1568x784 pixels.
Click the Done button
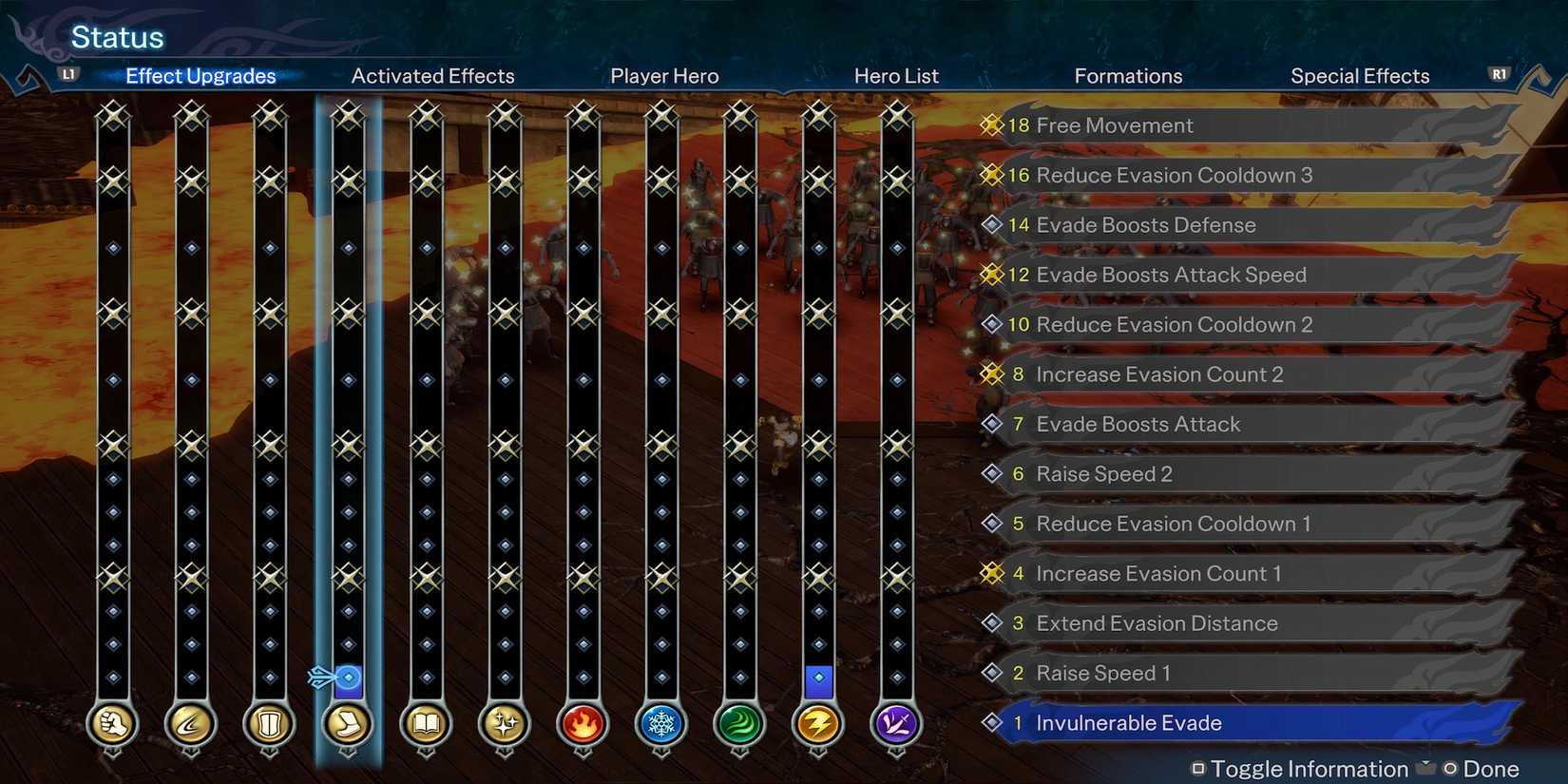click(1489, 768)
